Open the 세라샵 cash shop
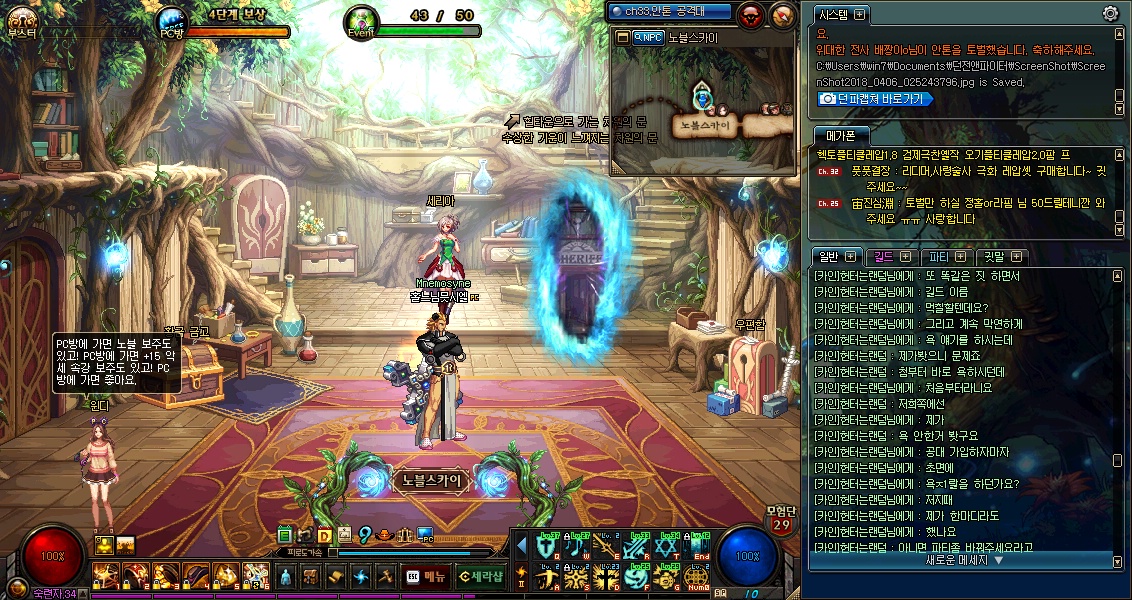The height and width of the screenshot is (600, 1132). click(480, 576)
